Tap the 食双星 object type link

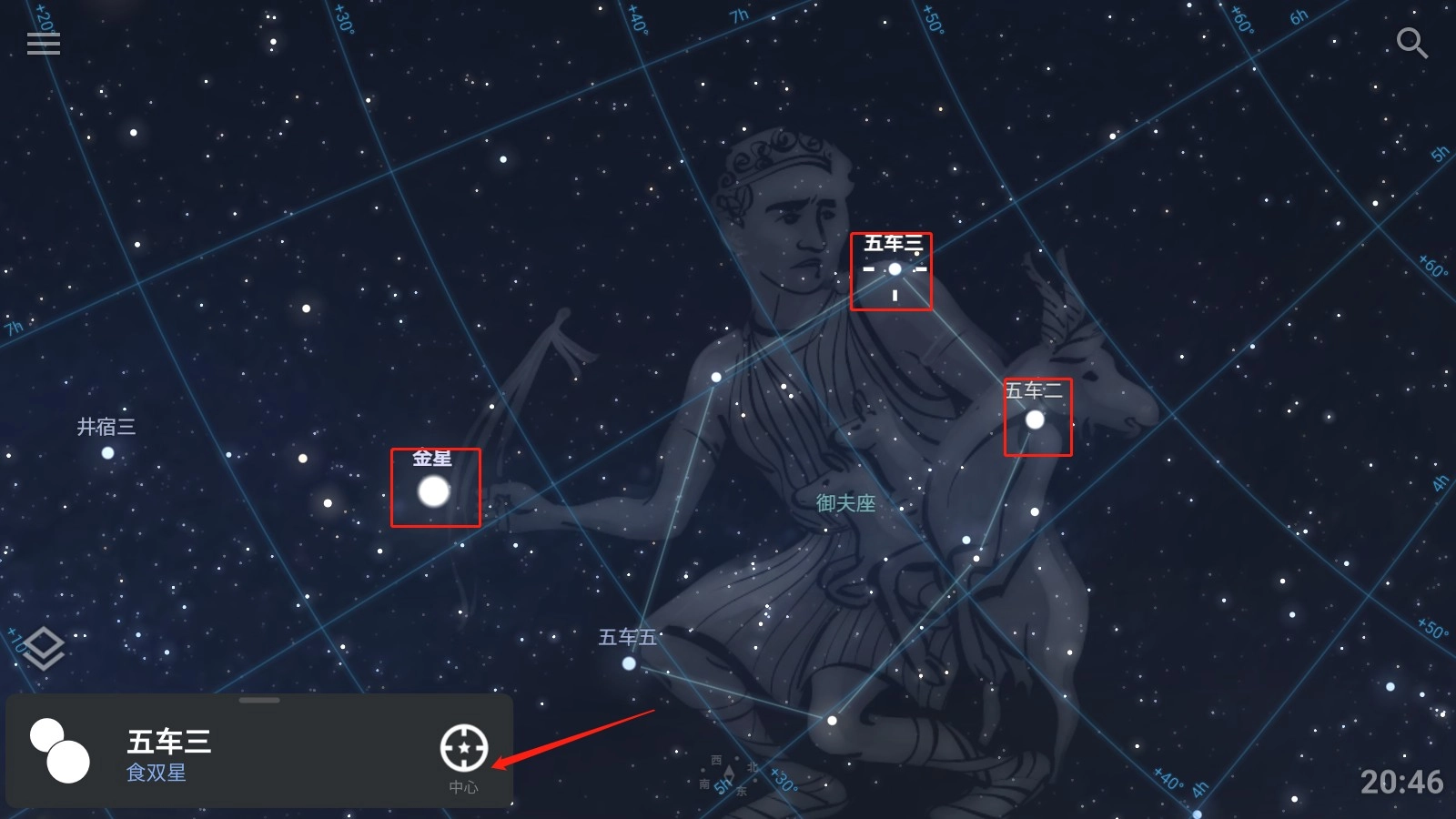[x=156, y=773]
